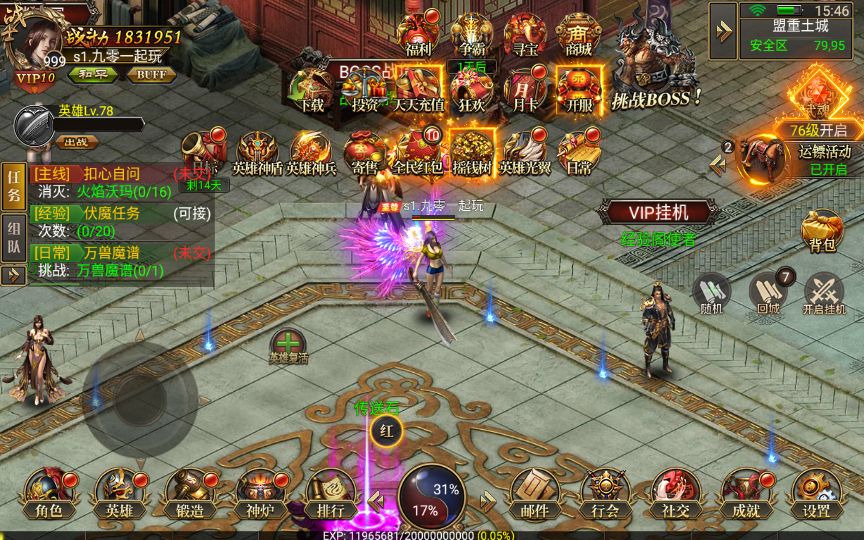Open the 背包 backpack
The width and height of the screenshot is (864, 540).
pyautogui.click(x=821, y=231)
